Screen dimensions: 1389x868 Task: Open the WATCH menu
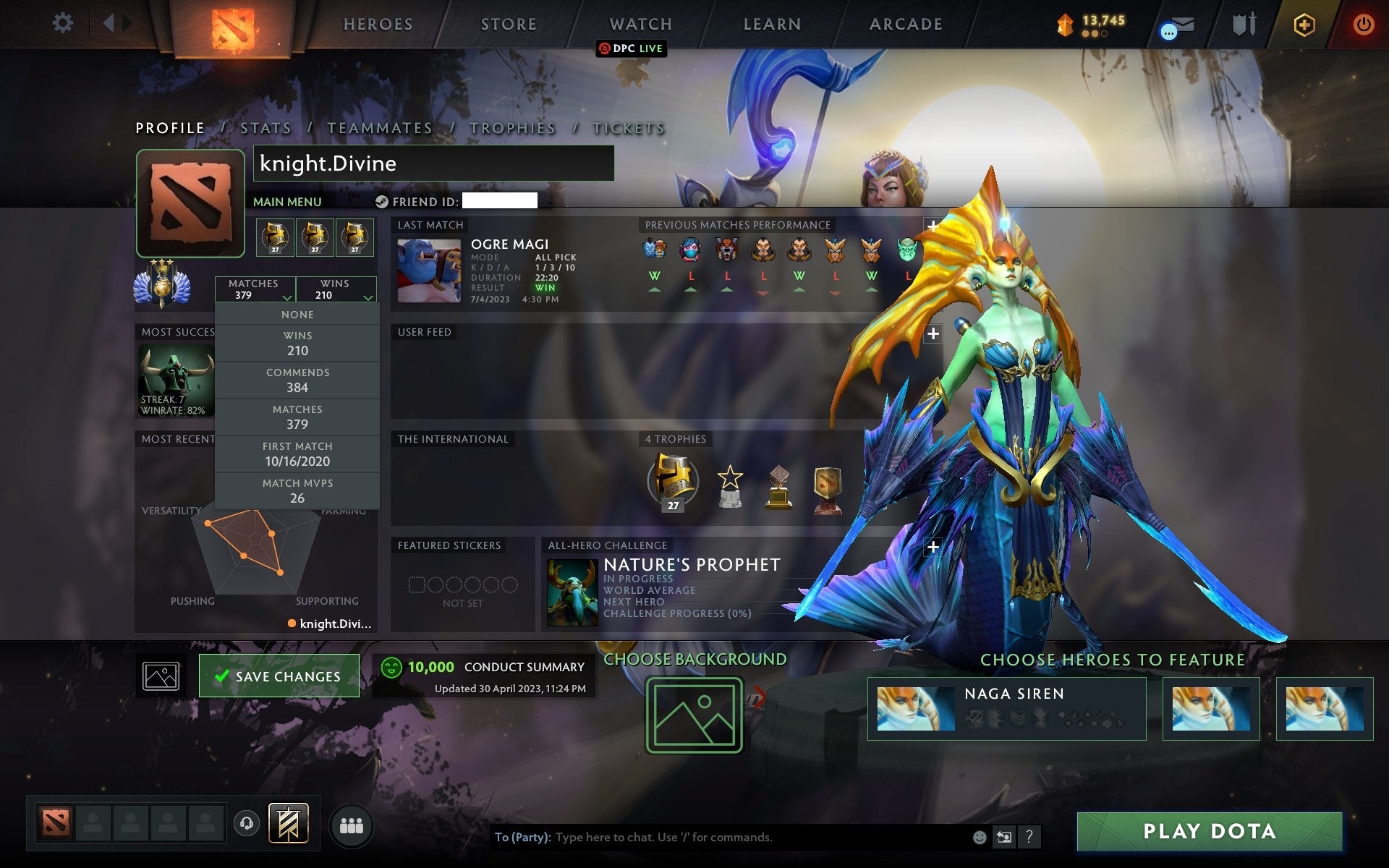(x=640, y=24)
